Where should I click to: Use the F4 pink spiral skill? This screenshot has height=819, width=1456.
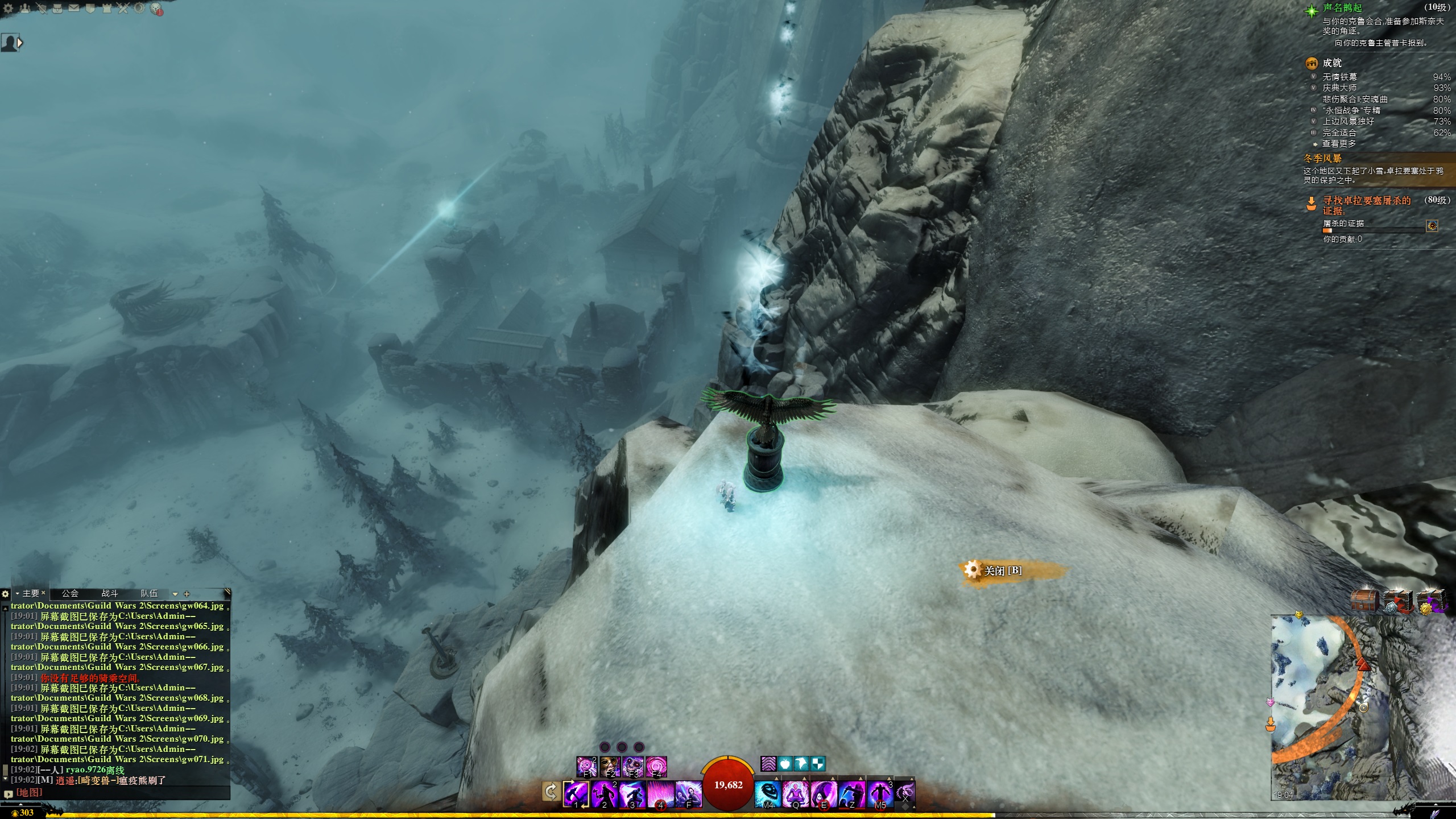click(656, 766)
